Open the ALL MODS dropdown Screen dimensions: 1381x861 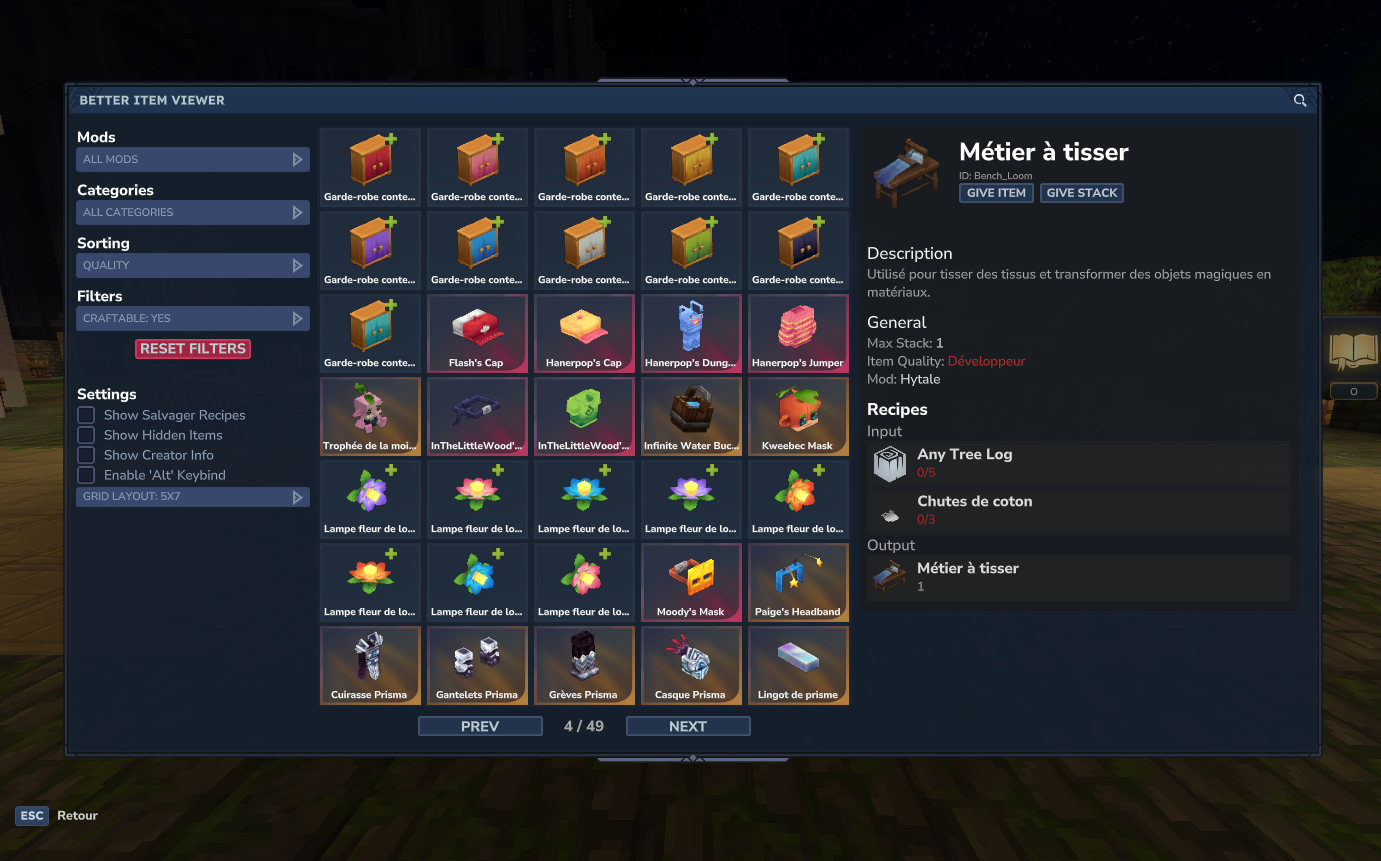coord(192,159)
